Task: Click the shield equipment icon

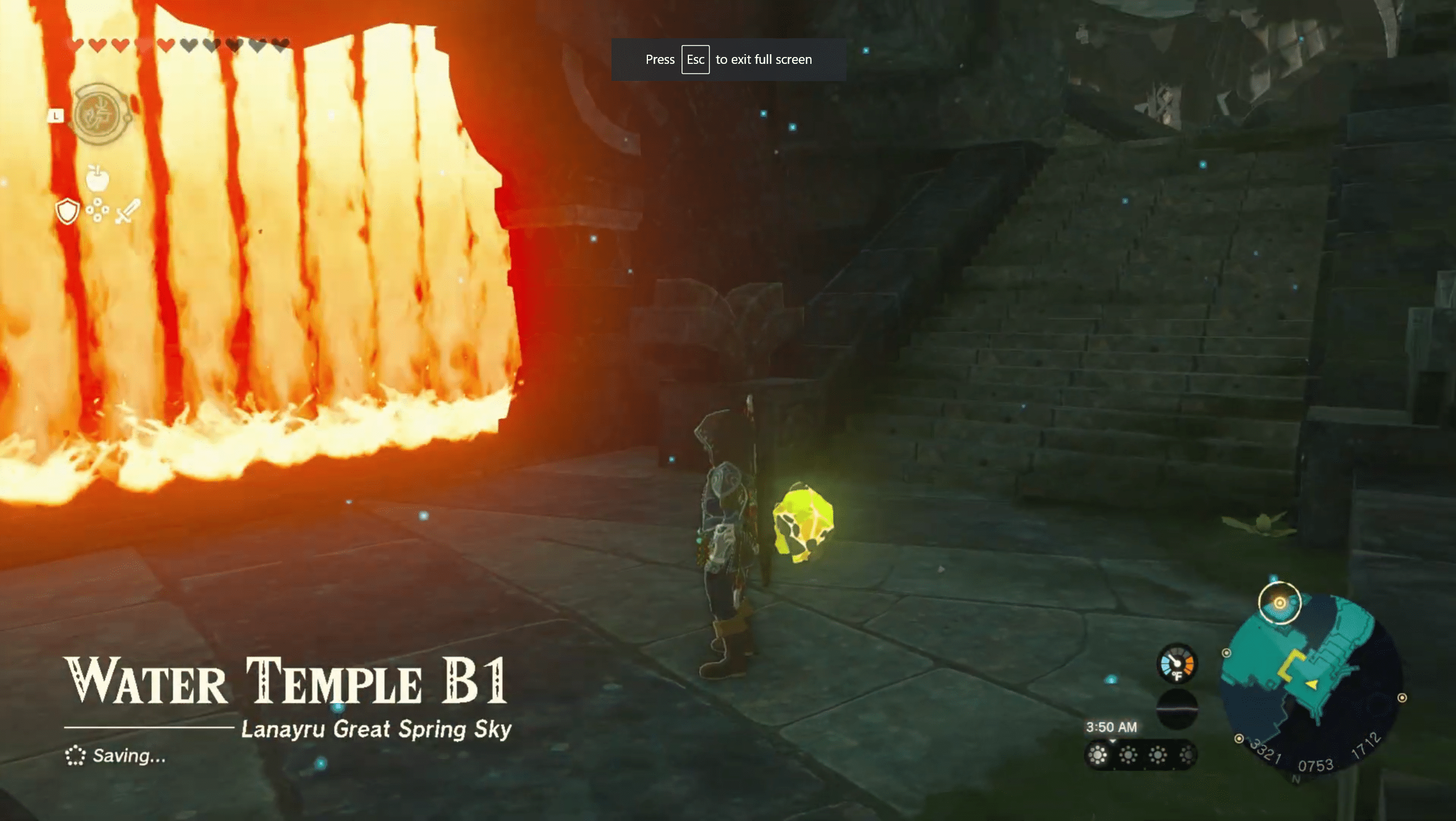Action: (x=67, y=212)
